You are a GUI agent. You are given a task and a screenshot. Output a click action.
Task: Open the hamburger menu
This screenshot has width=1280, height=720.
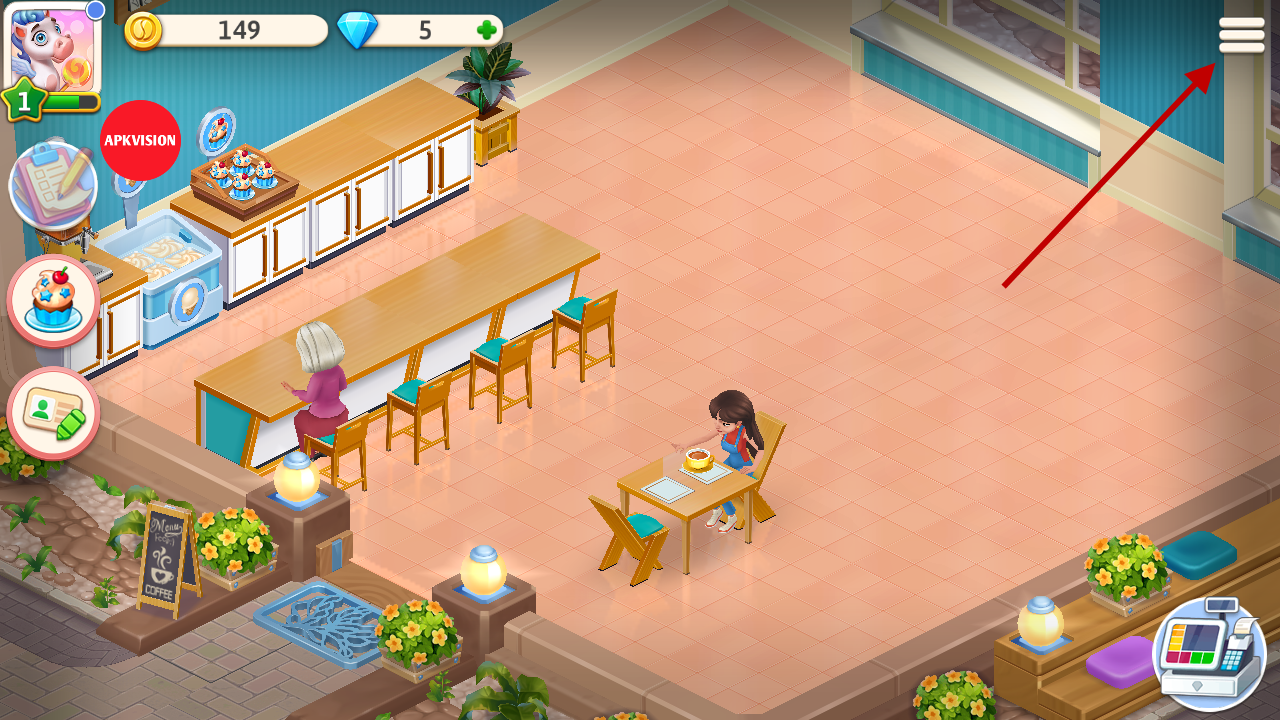click(1241, 36)
